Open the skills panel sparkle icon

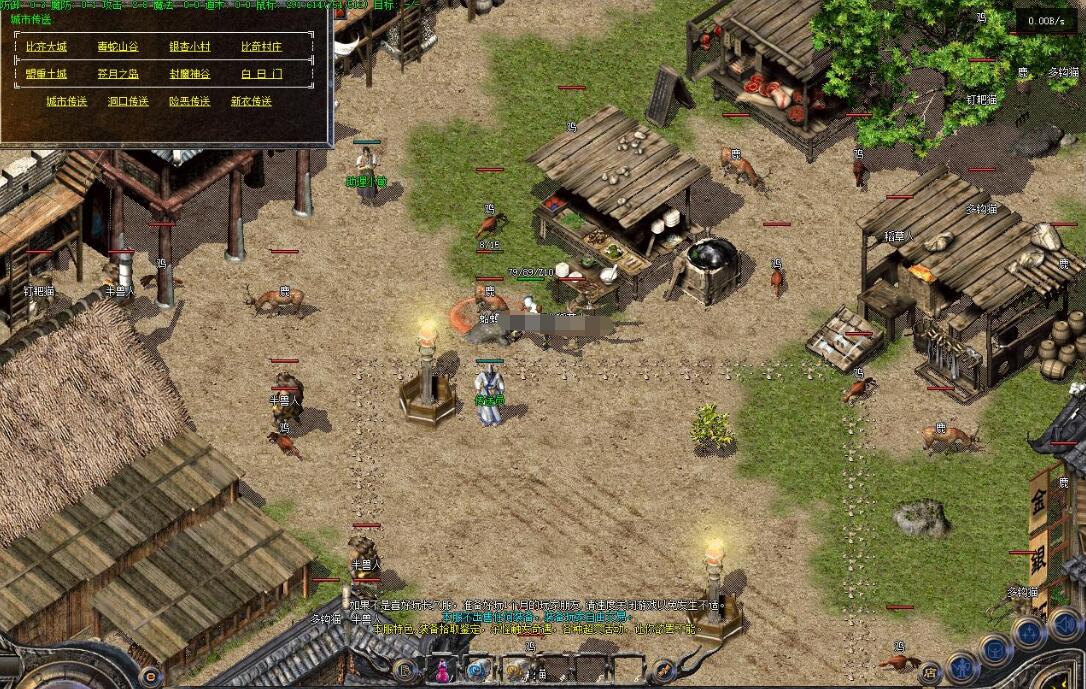pyautogui.click(x=1029, y=632)
